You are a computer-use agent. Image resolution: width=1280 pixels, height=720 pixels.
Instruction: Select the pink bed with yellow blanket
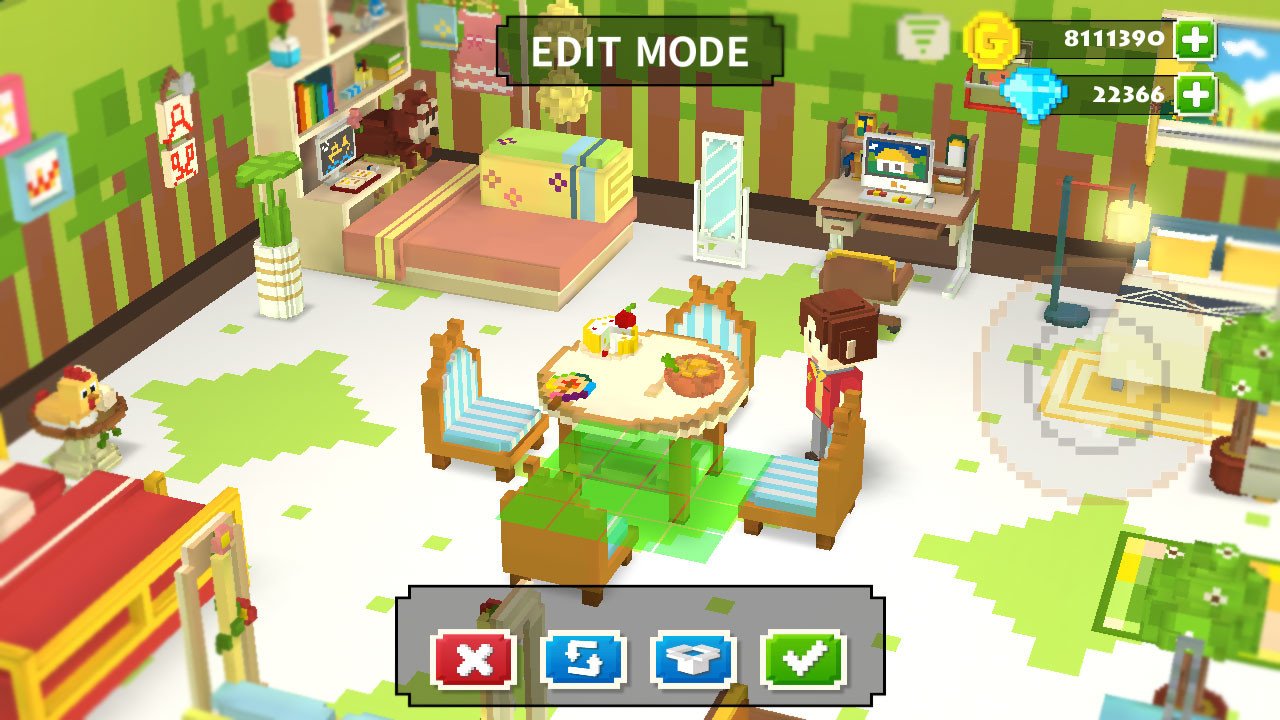pos(480,230)
